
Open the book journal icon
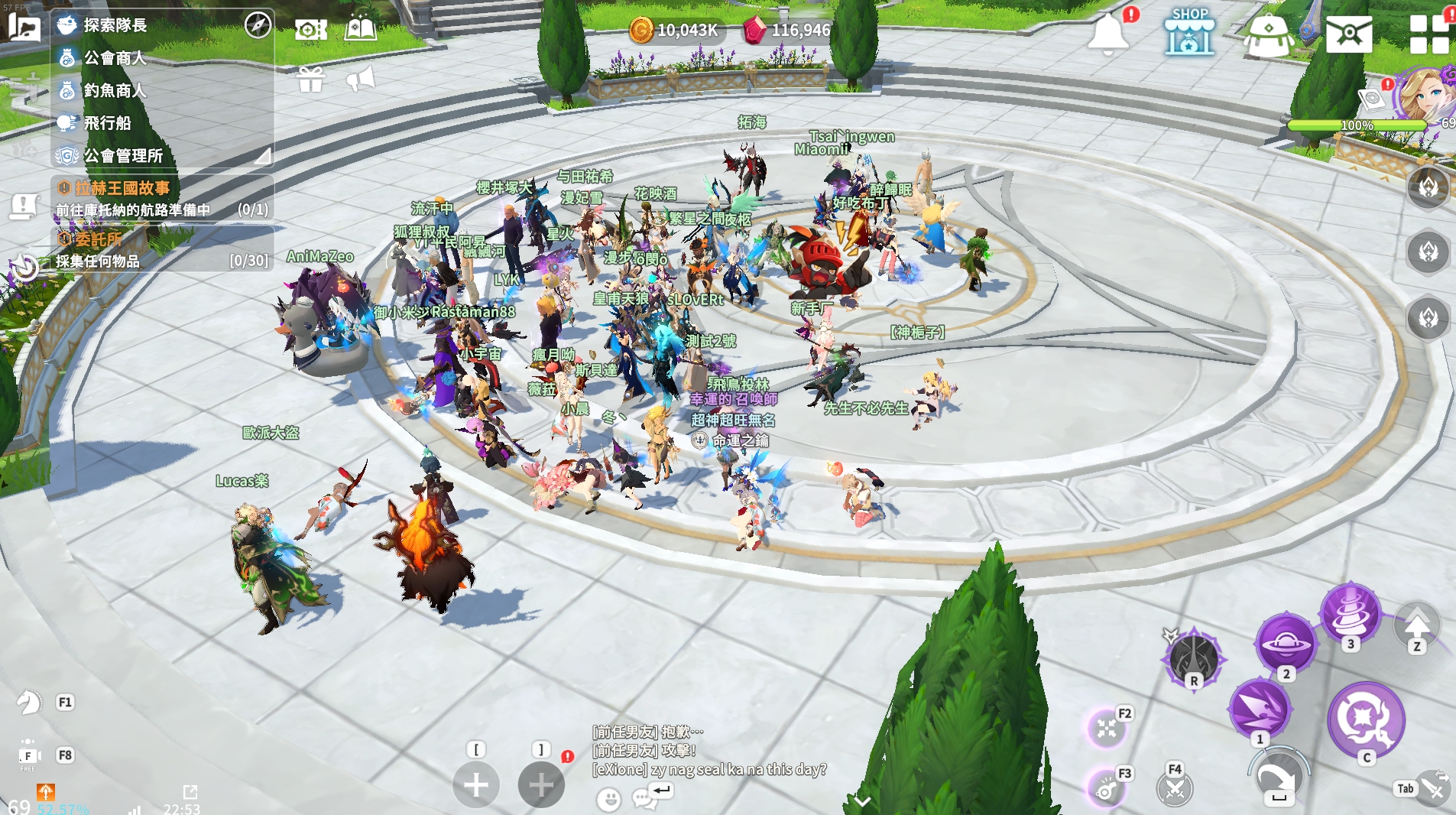[361, 30]
